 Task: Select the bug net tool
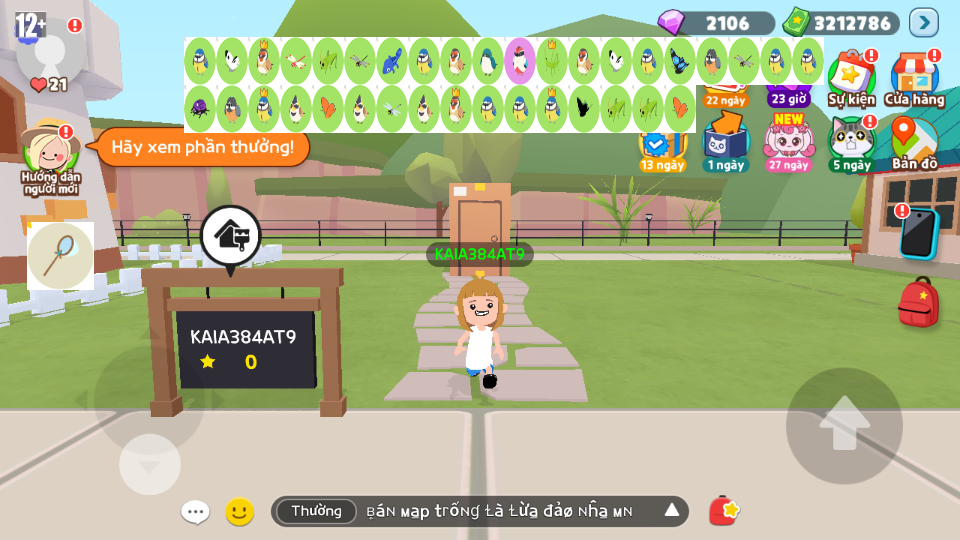tap(60, 255)
